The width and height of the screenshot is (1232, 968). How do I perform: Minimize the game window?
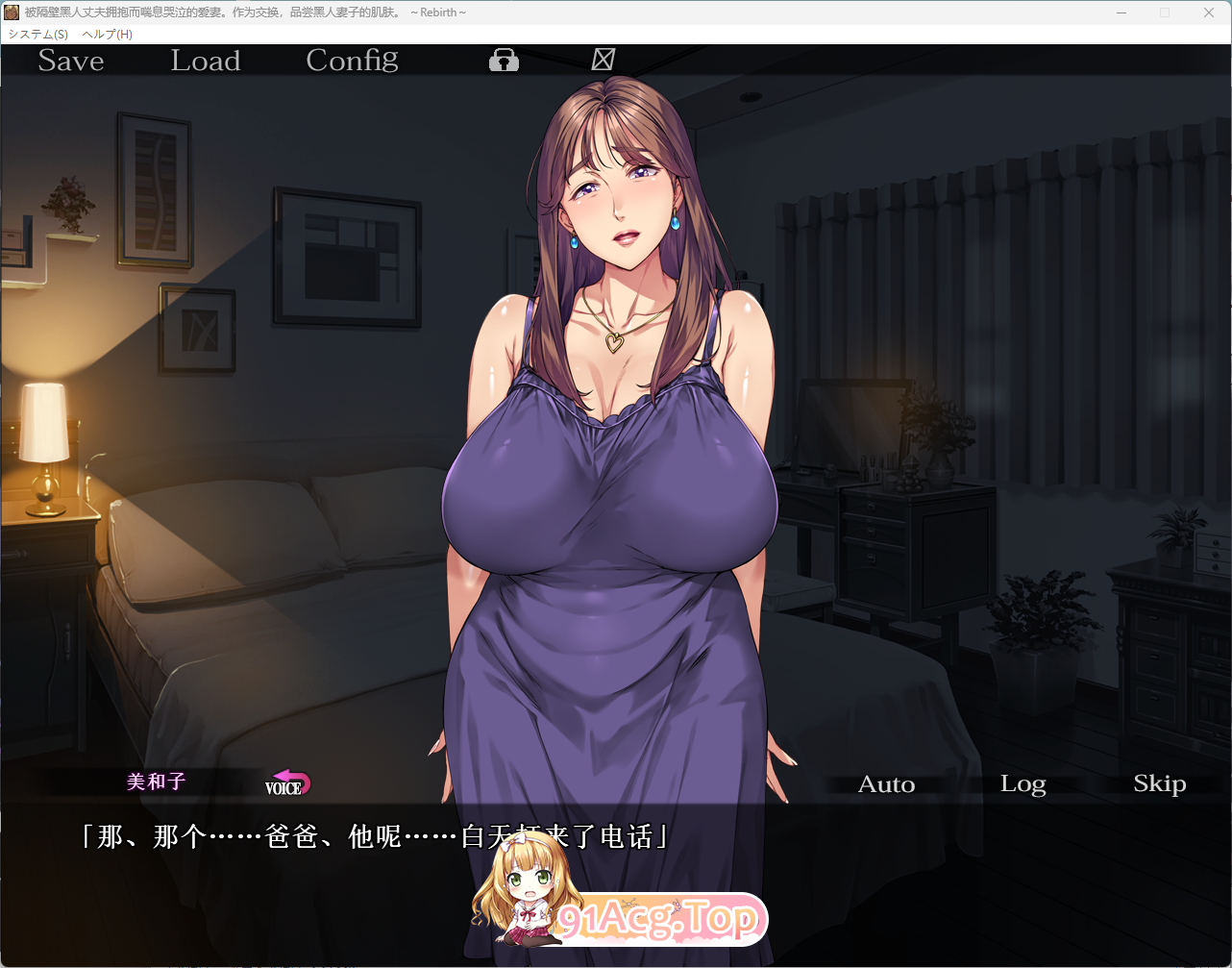[x=1121, y=12]
